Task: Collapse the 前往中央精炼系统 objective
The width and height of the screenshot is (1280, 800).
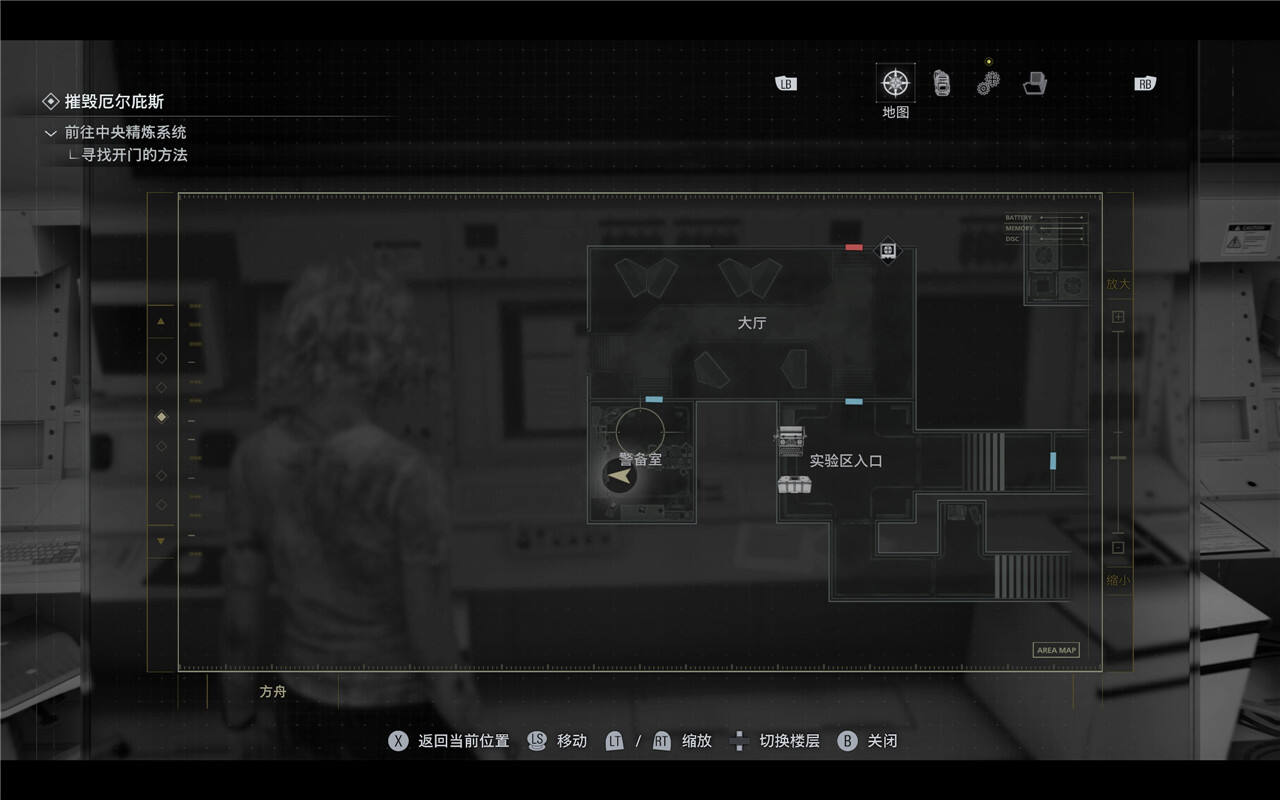Action: [51, 133]
